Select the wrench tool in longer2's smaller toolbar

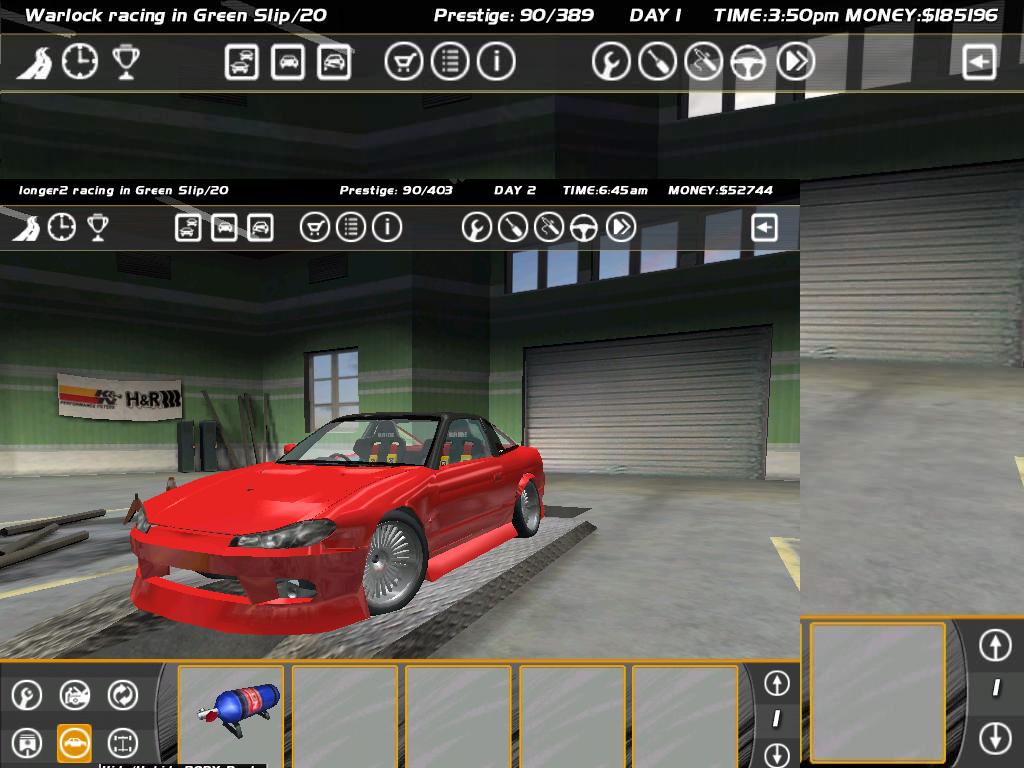pos(477,228)
